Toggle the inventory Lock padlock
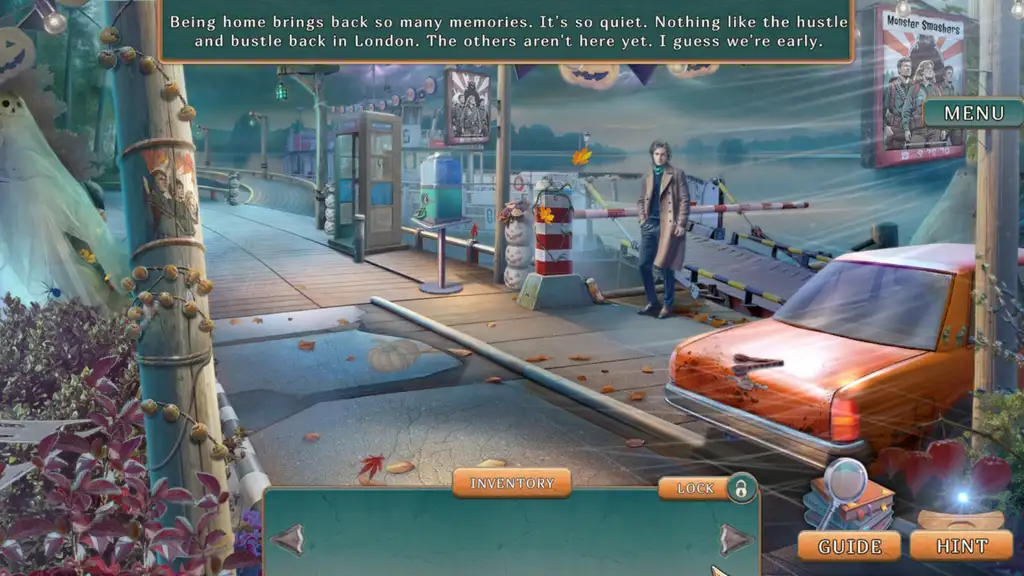 tap(740, 488)
